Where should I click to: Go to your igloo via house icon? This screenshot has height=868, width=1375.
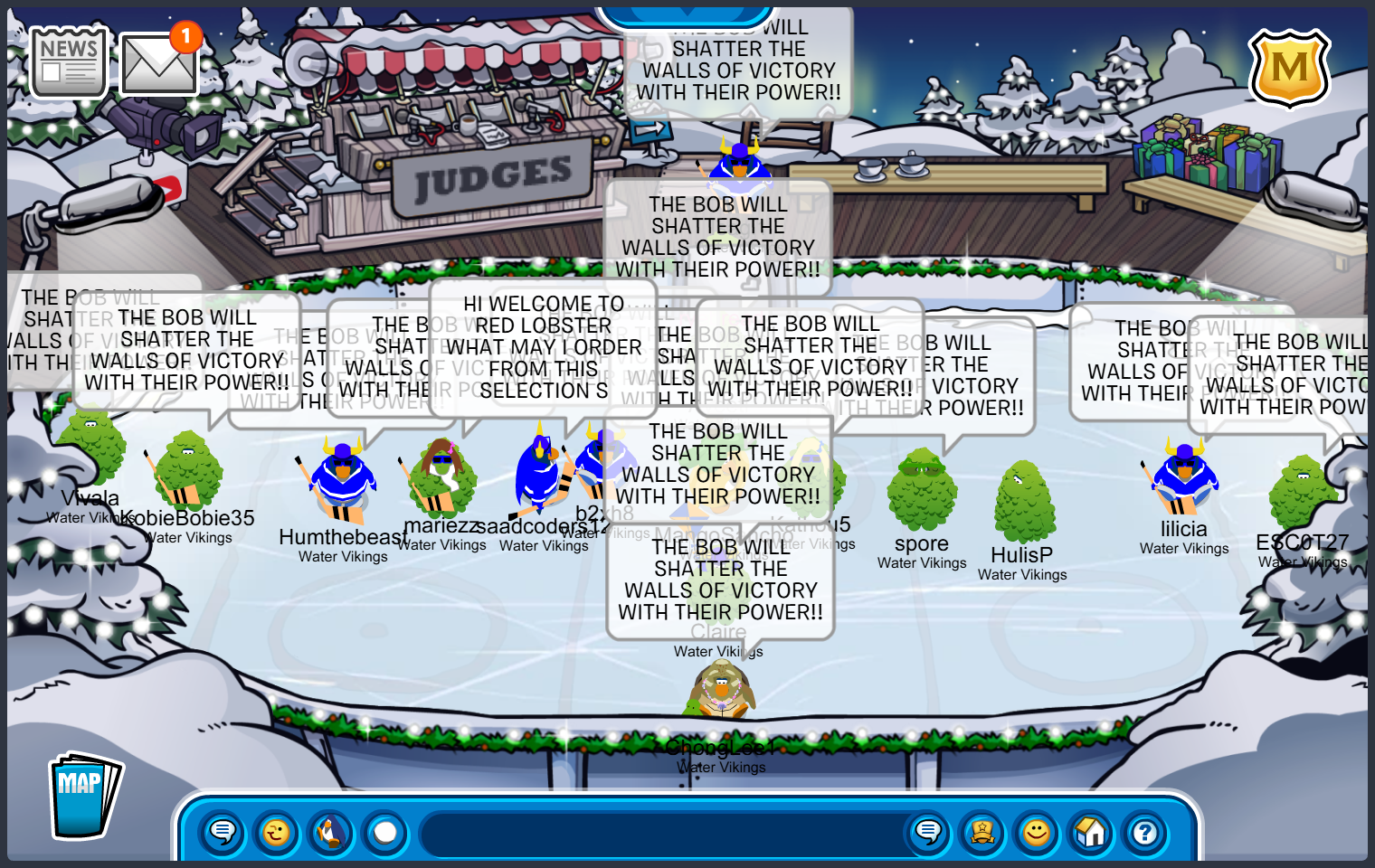click(1091, 832)
